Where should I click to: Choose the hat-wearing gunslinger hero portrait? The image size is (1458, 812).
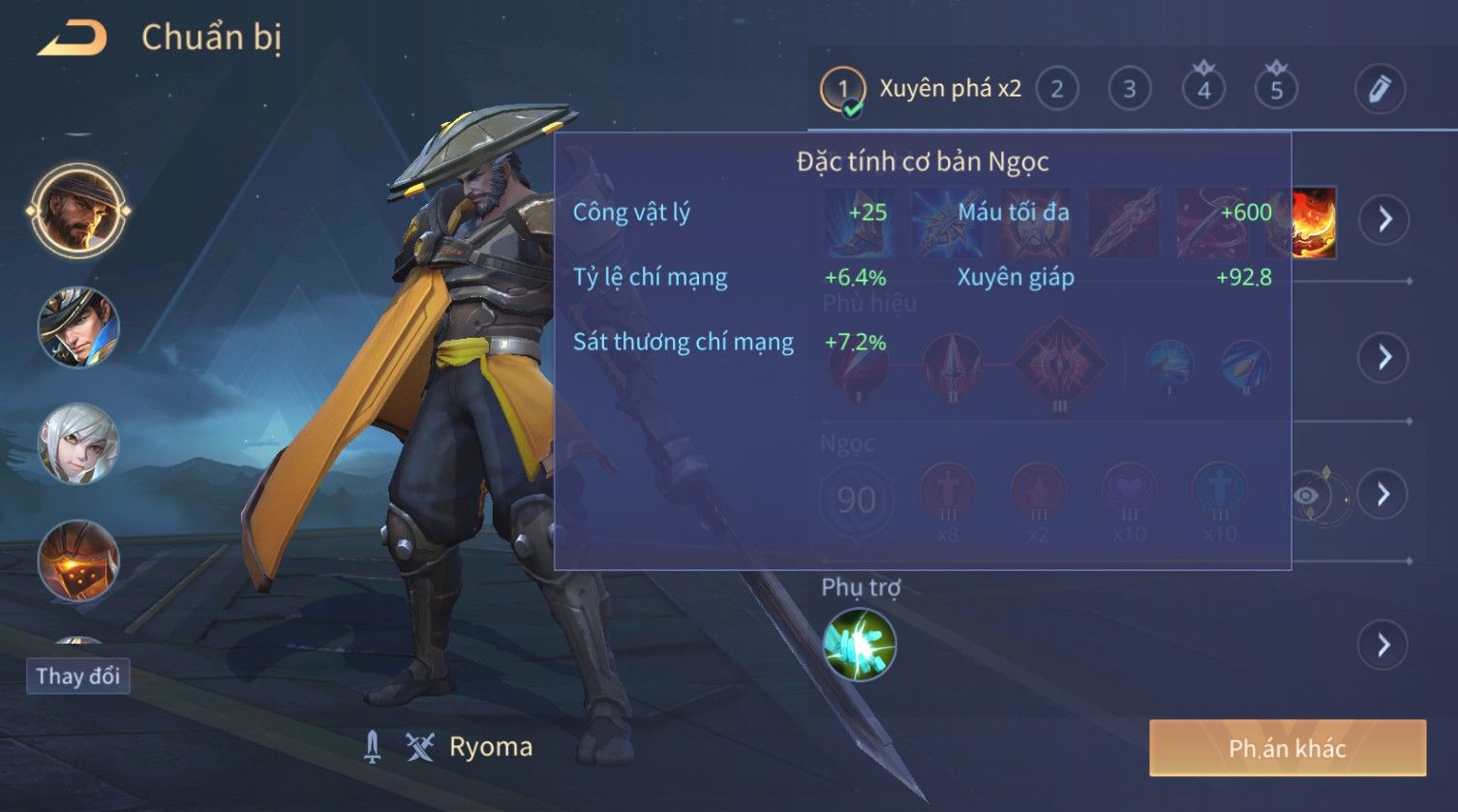coord(77,327)
